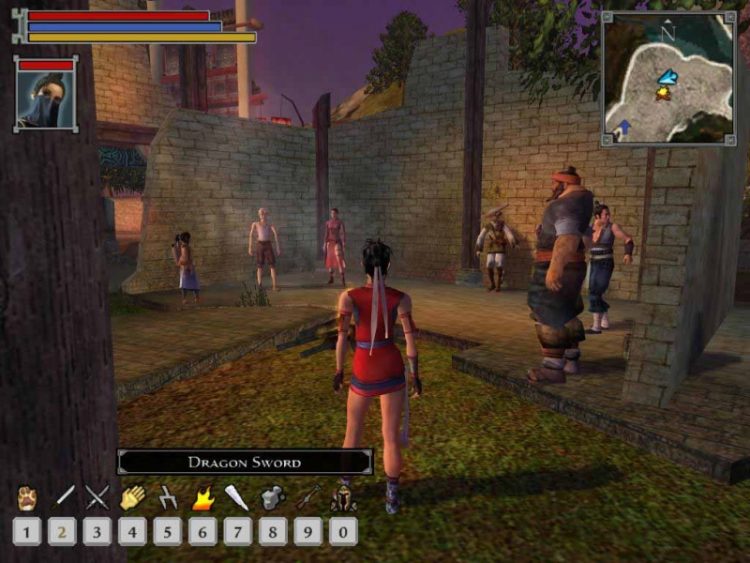
Task: Select the paw fist style icon
Action: point(27,497)
